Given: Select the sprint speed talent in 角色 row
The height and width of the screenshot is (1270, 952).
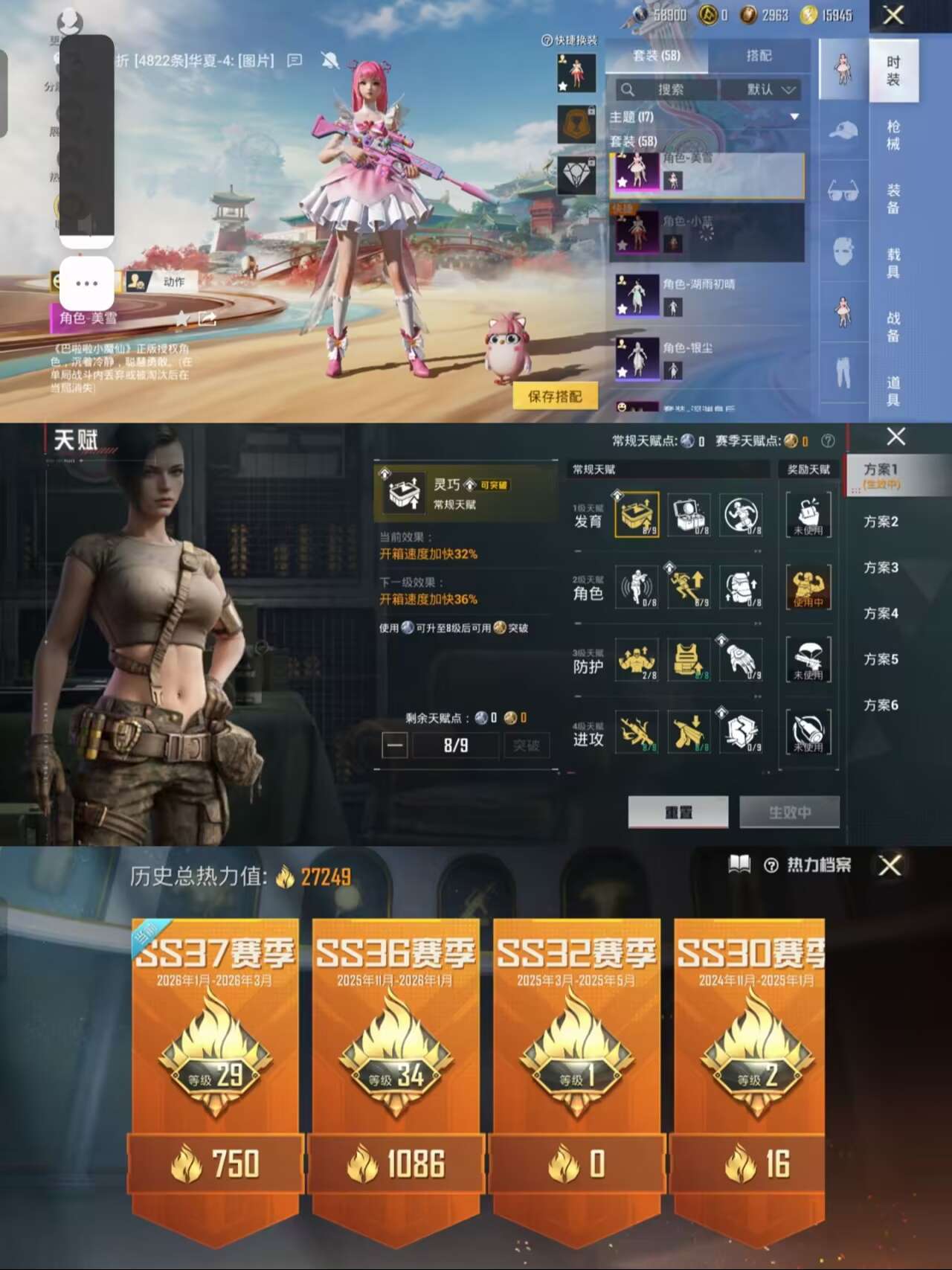Looking at the screenshot, I should click(690, 588).
